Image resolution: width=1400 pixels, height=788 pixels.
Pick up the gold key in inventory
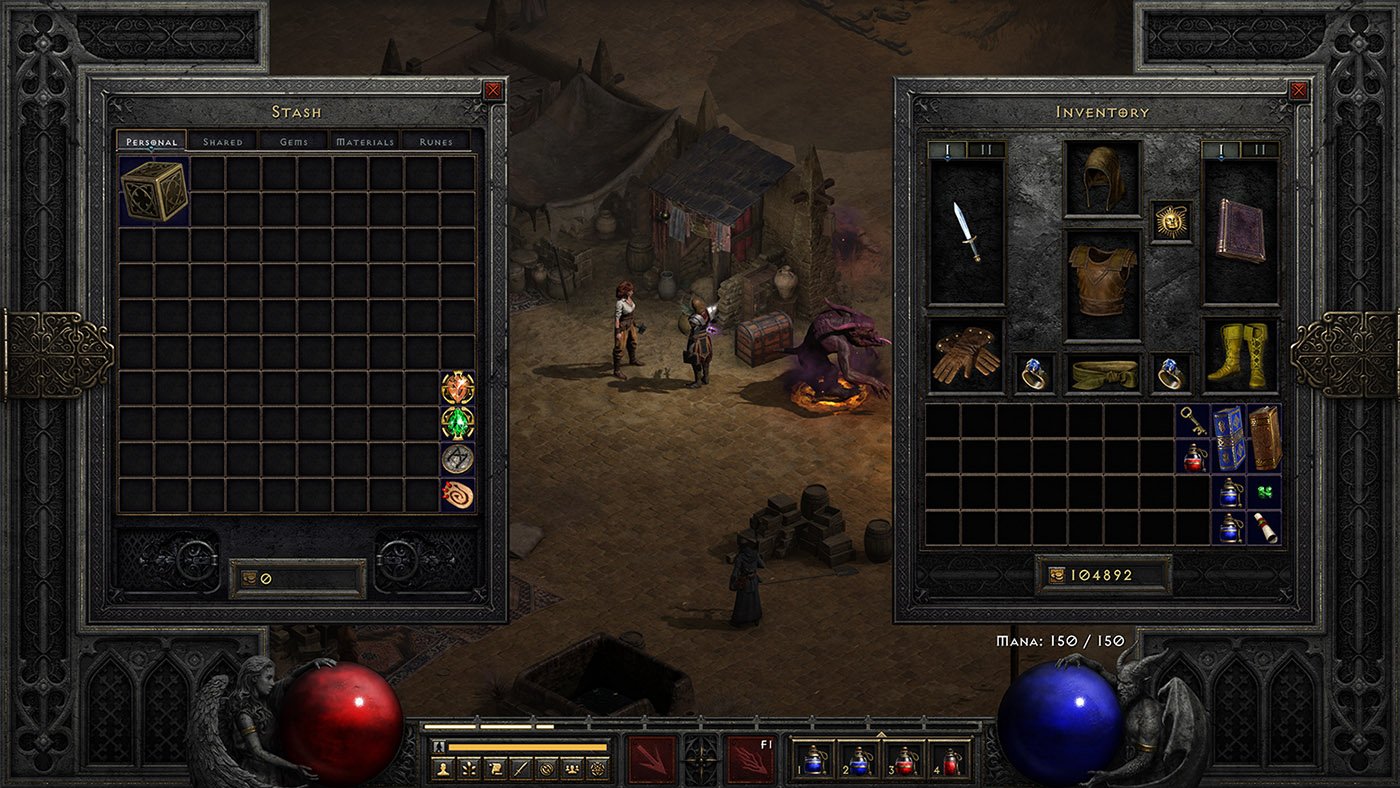[x=1192, y=423]
